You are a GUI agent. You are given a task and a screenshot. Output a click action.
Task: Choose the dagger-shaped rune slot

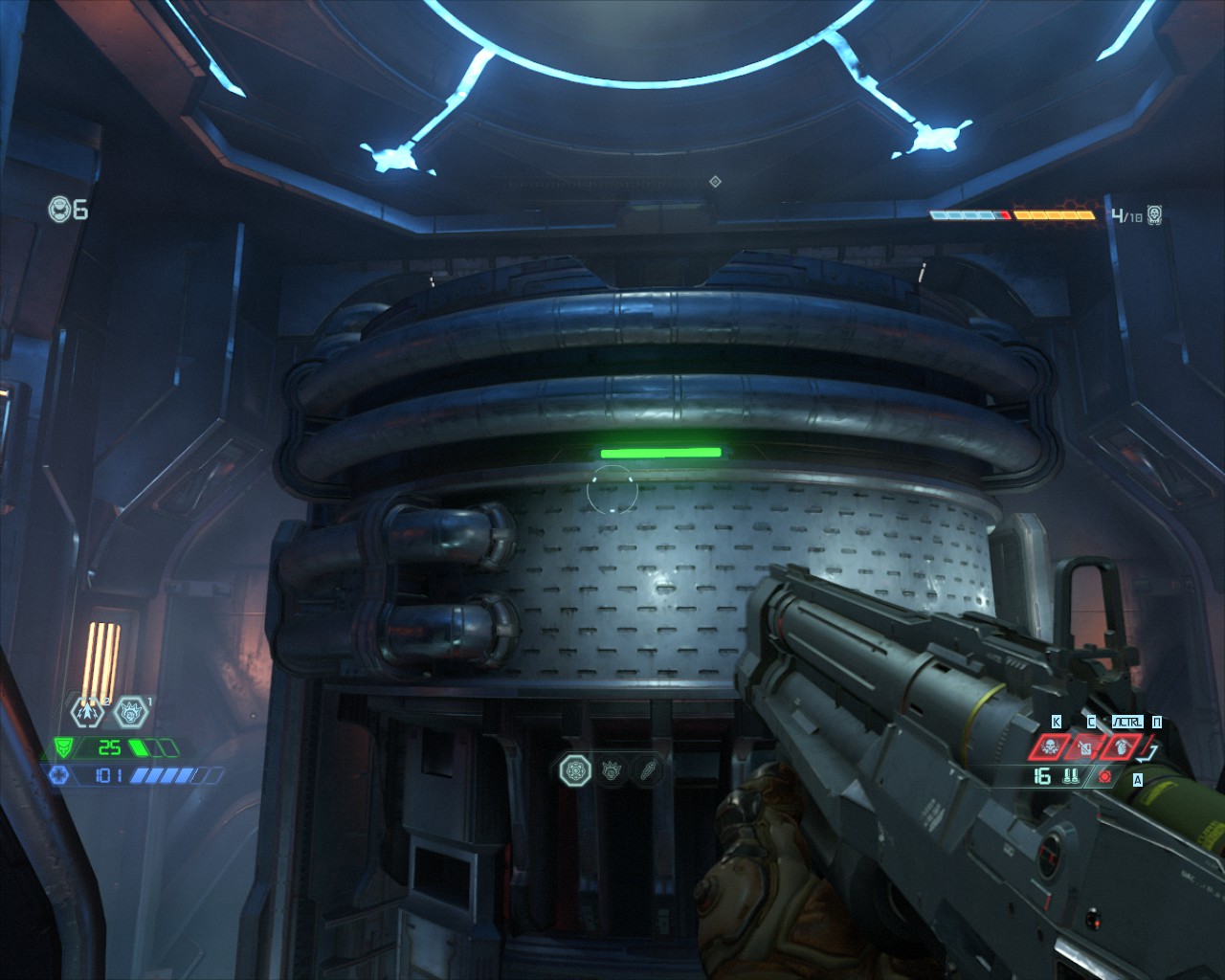click(648, 768)
